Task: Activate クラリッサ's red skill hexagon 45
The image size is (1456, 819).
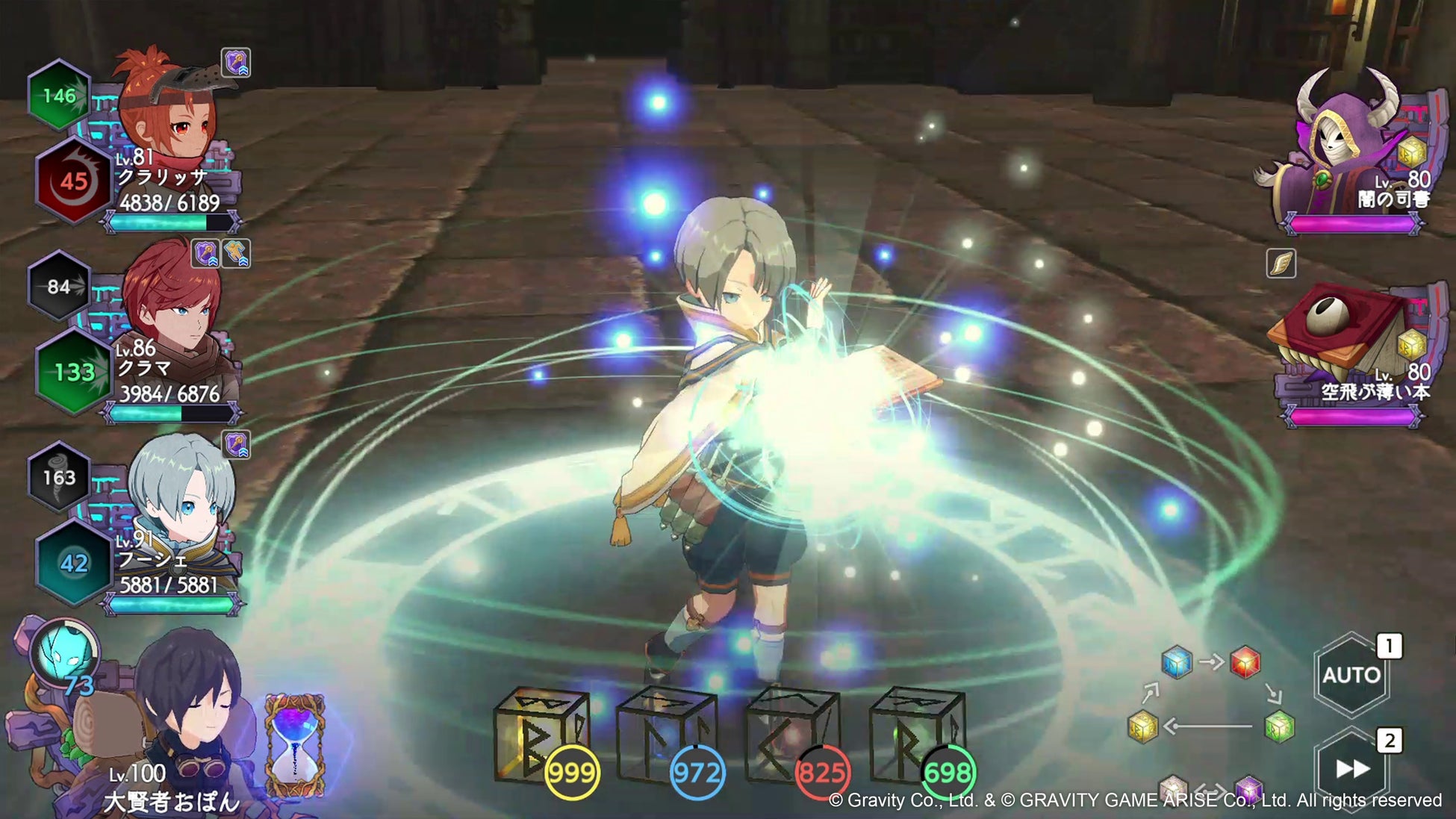Action: tap(73, 181)
